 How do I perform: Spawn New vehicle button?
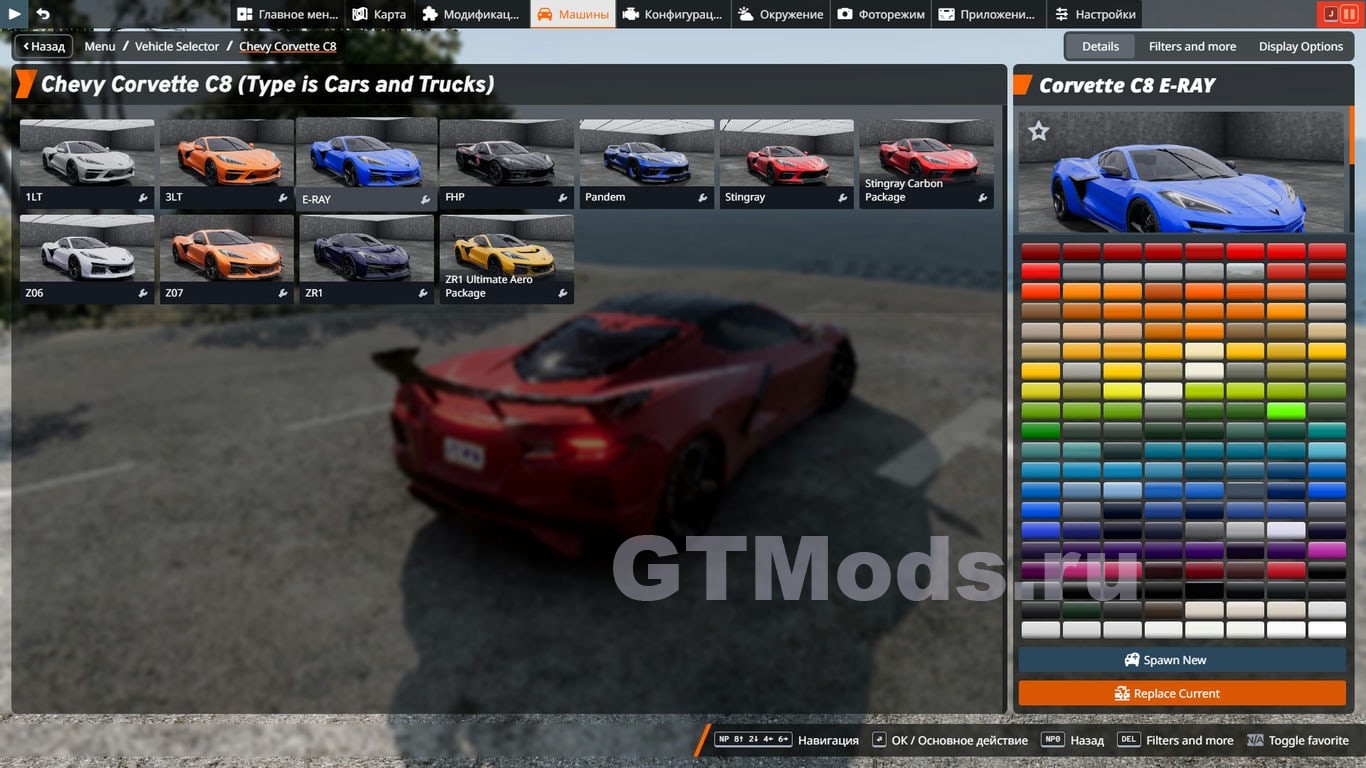[x=1182, y=660]
